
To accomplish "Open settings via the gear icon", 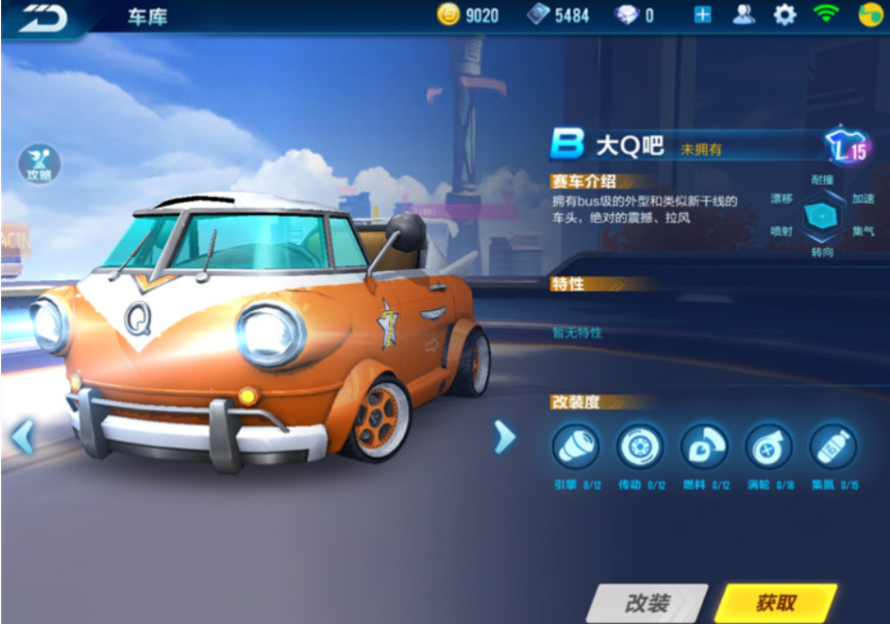I will pos(785,15).
